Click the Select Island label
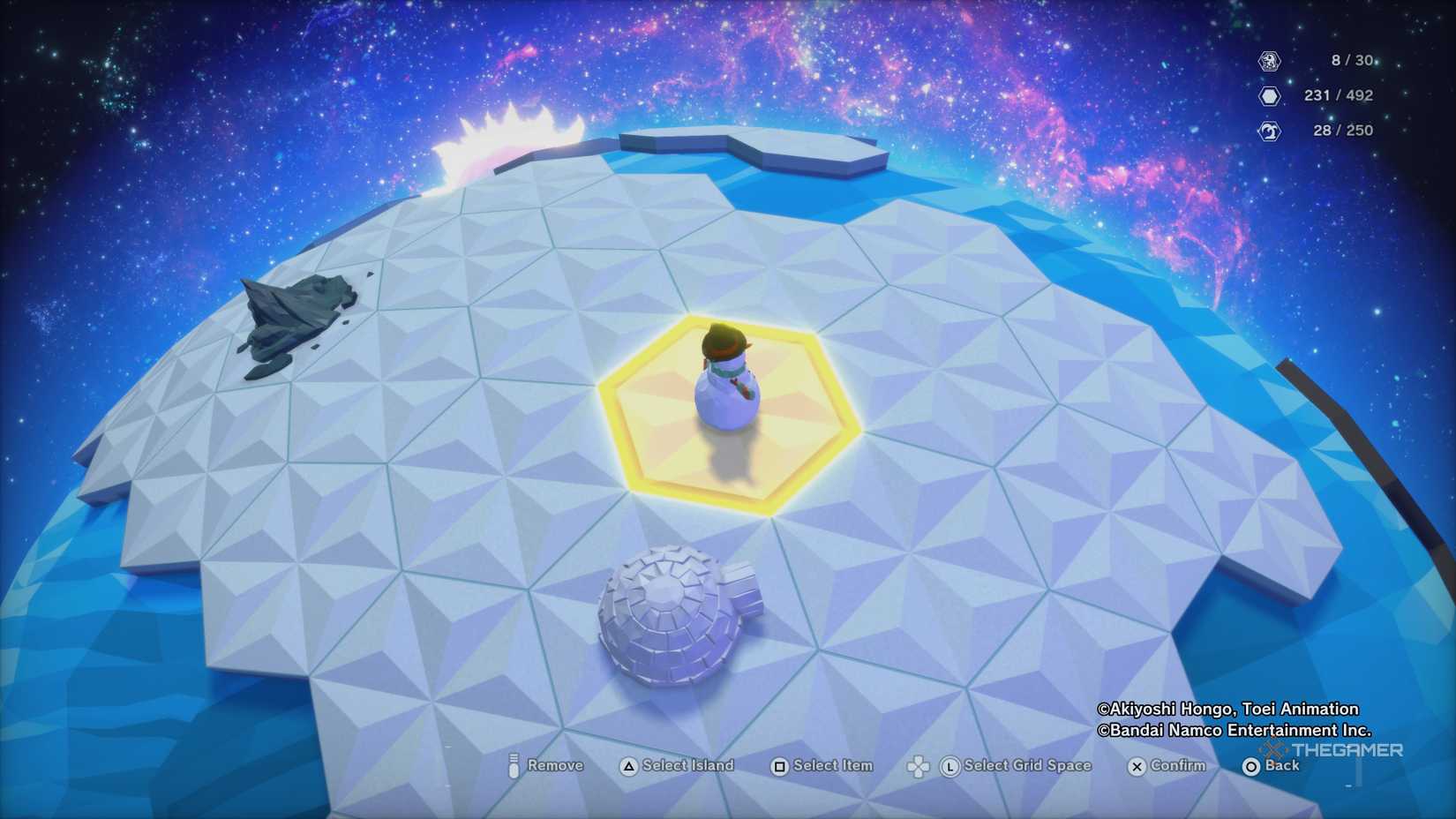1456x819 pixels. click(689, 766)
